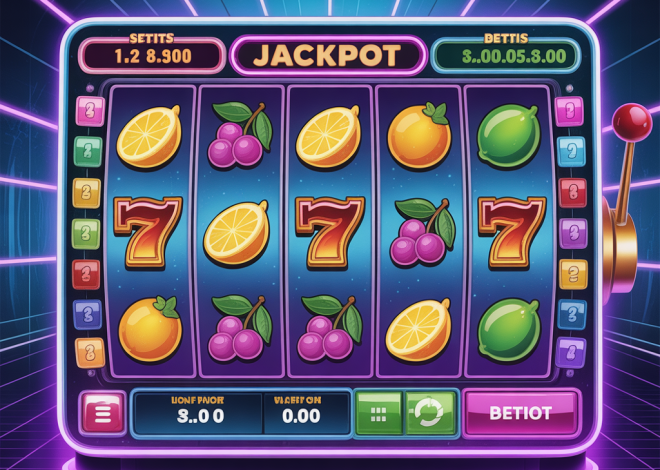The image size is (660, 470).
Task: Click the green grid paytable button
Action: coord(380,412)
